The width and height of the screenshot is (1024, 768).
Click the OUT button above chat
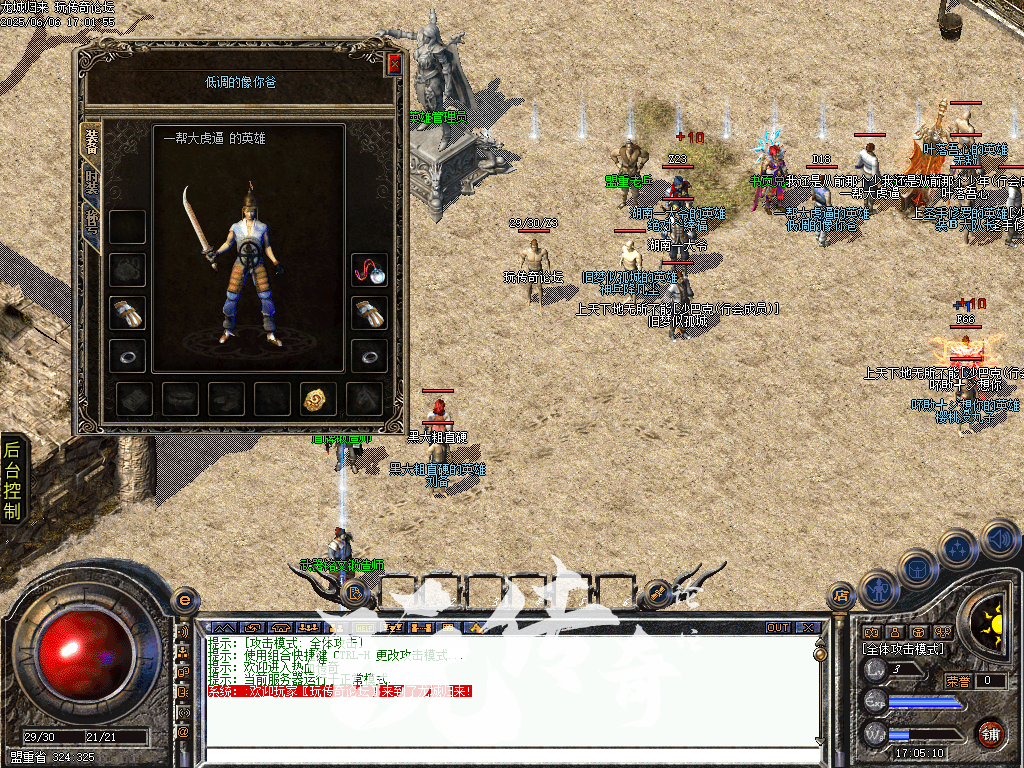777,628
